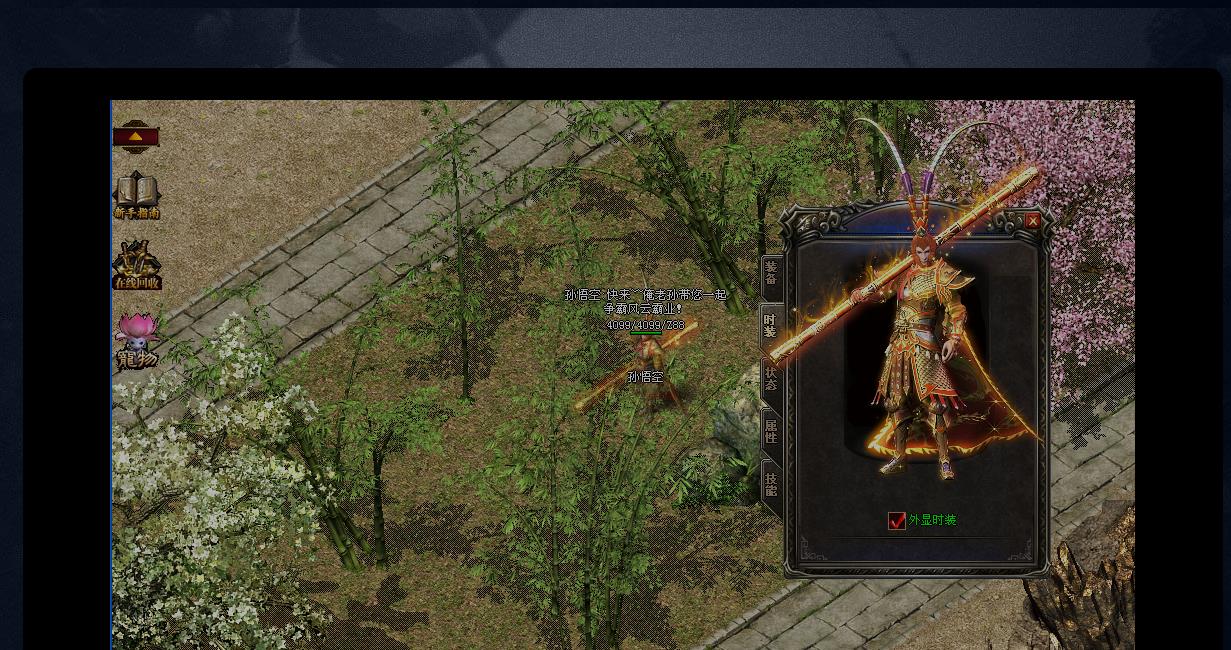Screen dimensions: 1231x650
Task: Switch to the 装备 equipment tab
Action: 771,273
